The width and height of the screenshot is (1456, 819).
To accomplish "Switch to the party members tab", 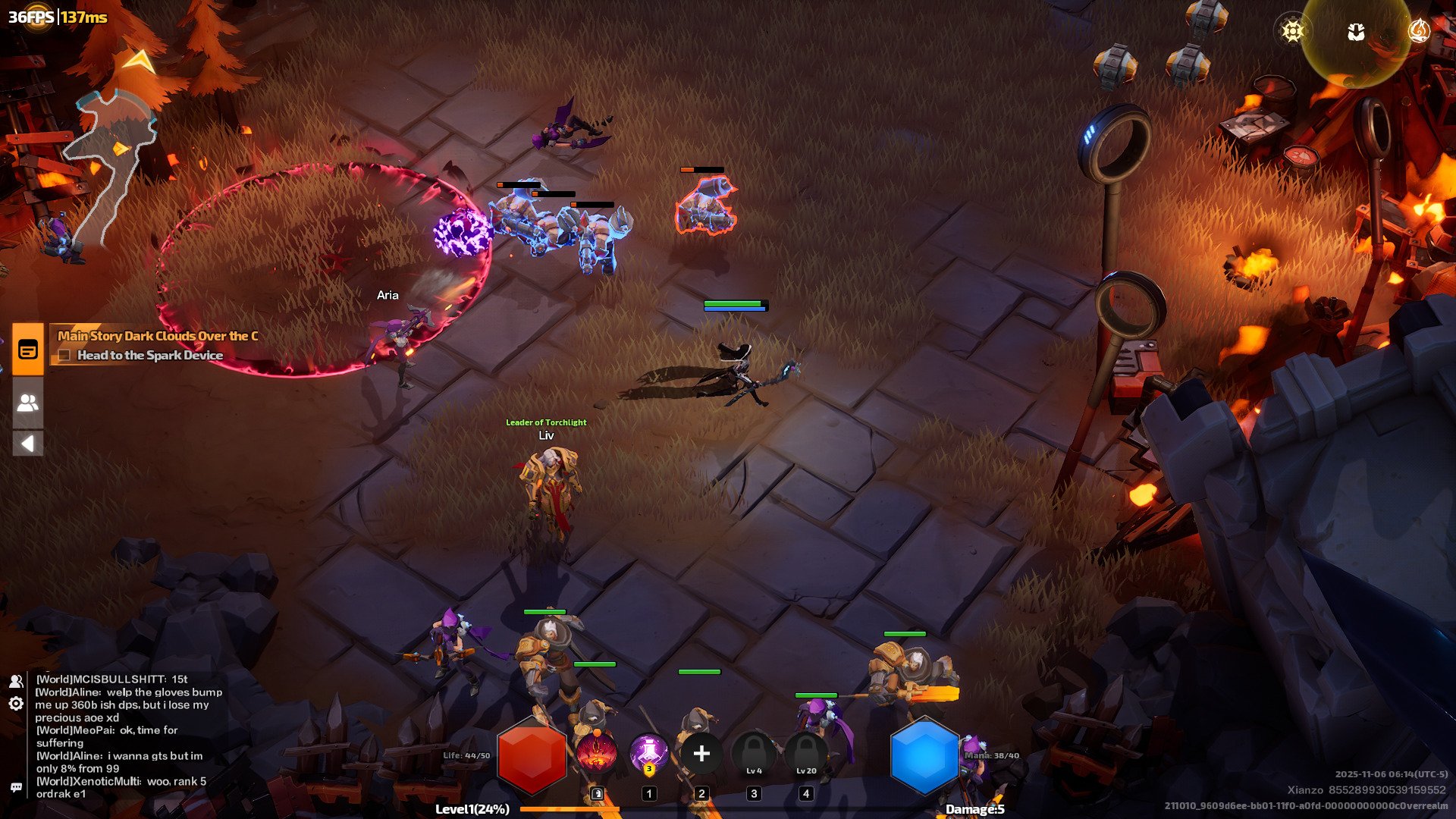I will tap(28, 403).
